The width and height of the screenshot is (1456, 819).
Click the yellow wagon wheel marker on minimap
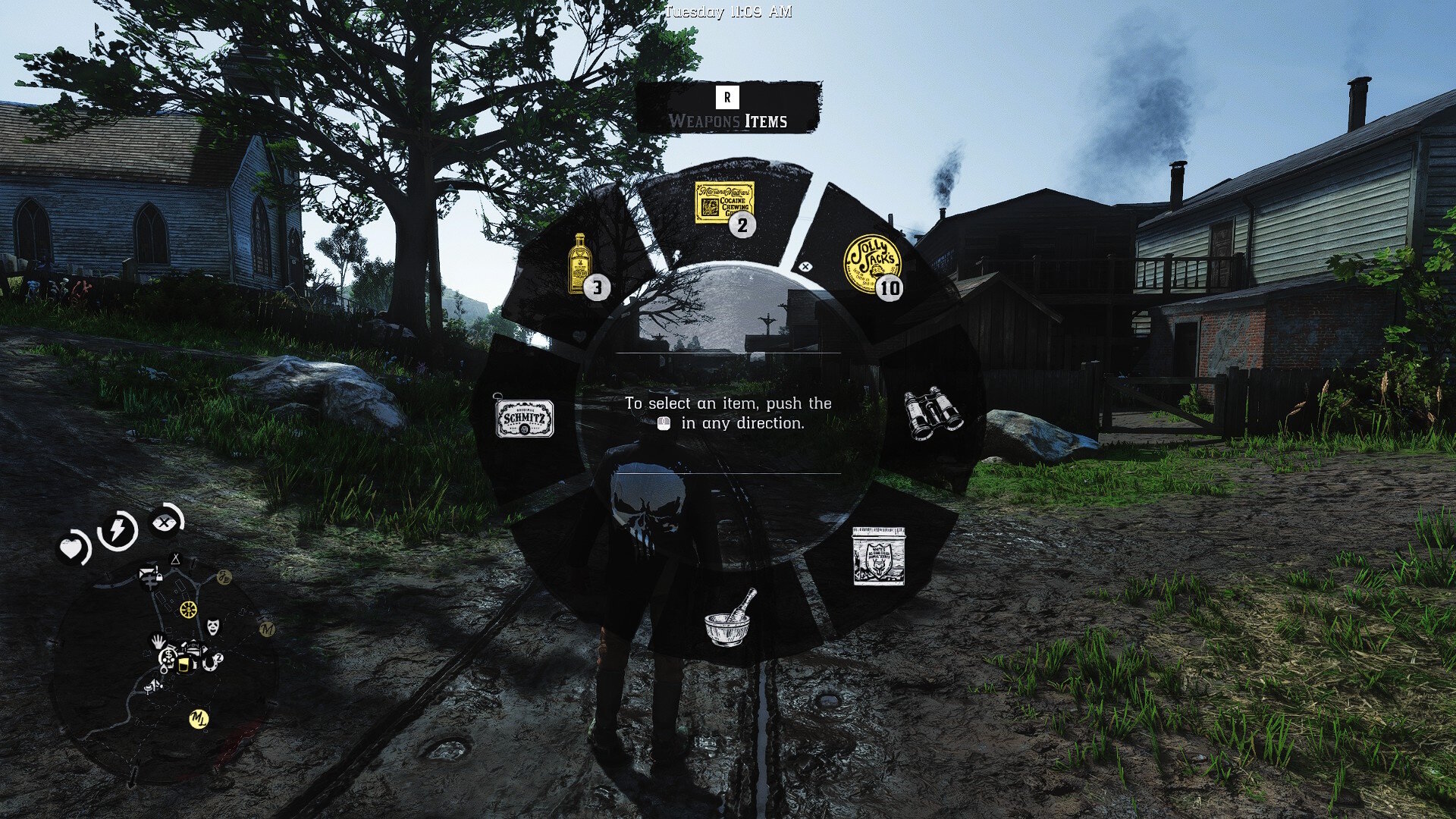click(188, 608)
